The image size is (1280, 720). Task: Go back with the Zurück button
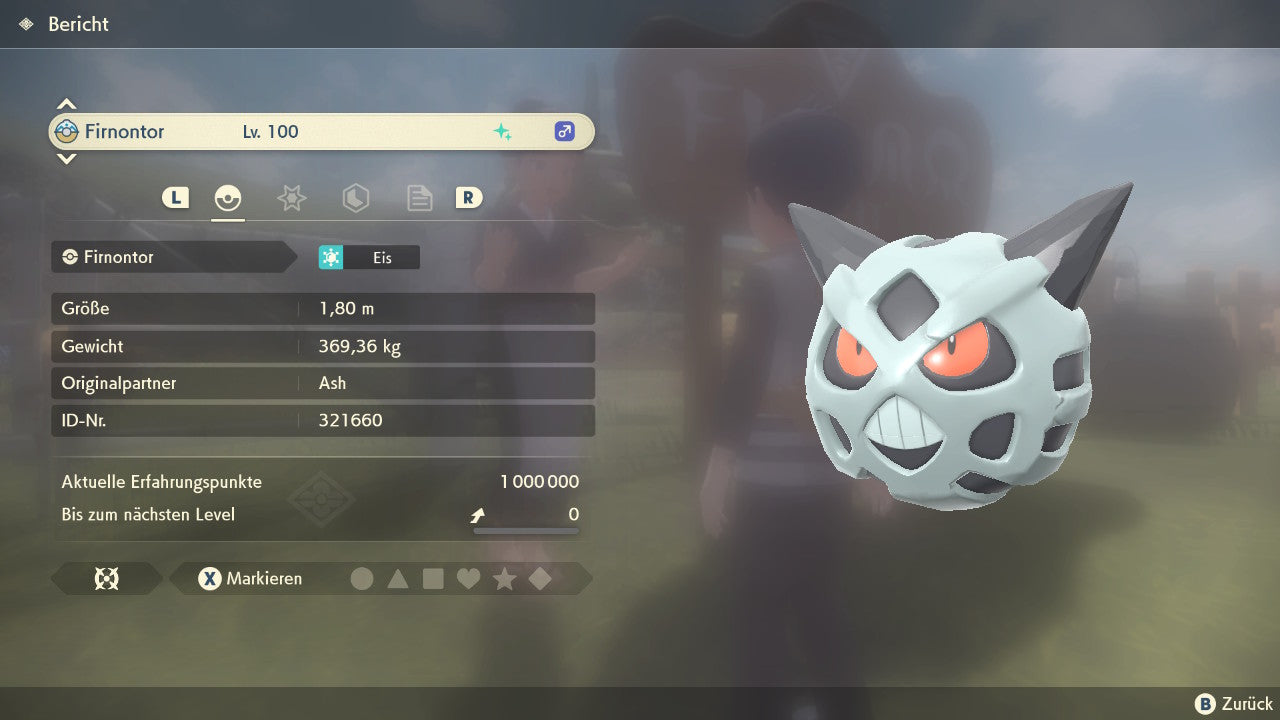point(1234,704)
